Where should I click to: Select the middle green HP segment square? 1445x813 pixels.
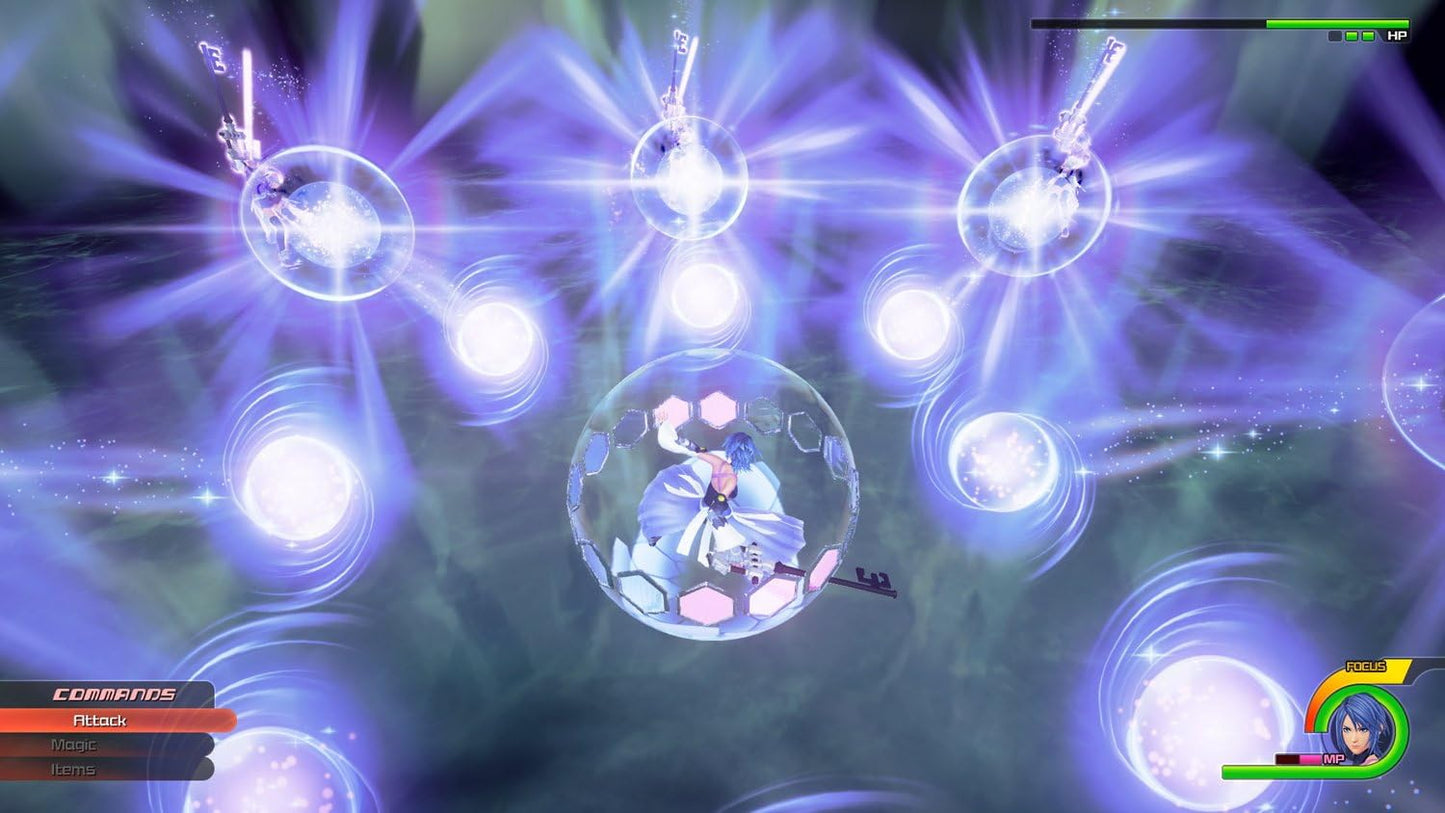(1351, 36)
